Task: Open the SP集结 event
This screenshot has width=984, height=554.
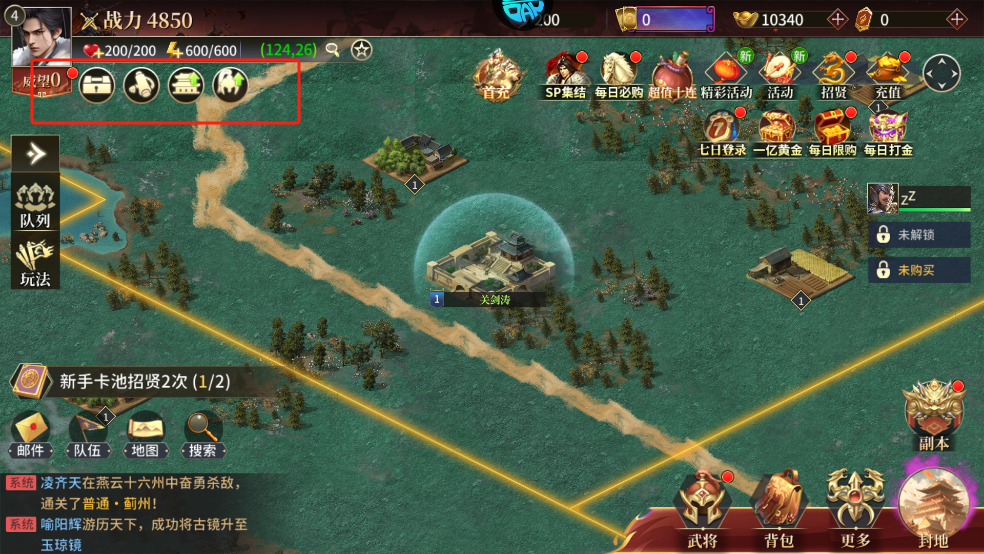Action: pos(565,73)
